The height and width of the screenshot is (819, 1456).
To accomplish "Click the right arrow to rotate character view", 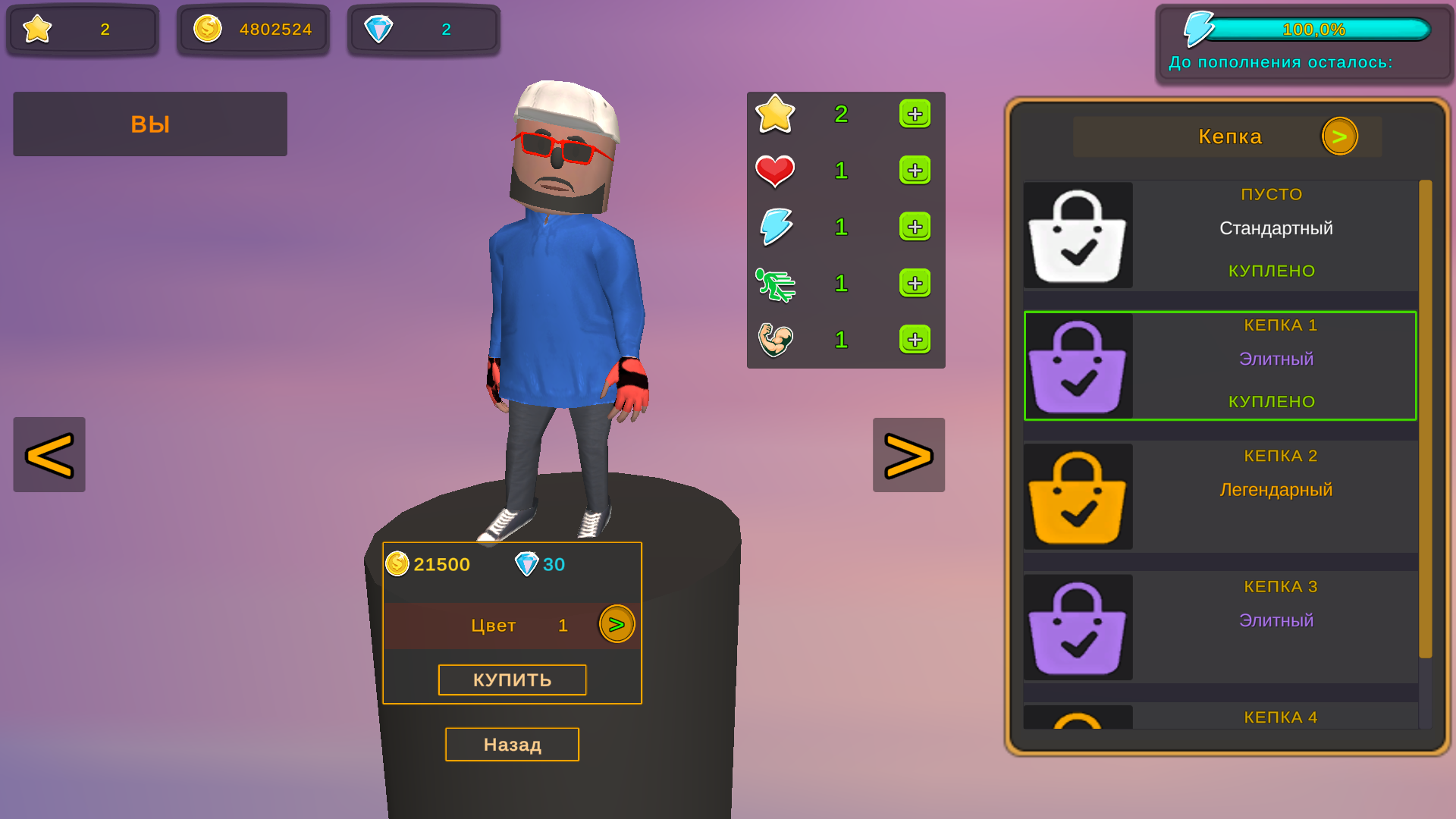I will coord(908,454).
